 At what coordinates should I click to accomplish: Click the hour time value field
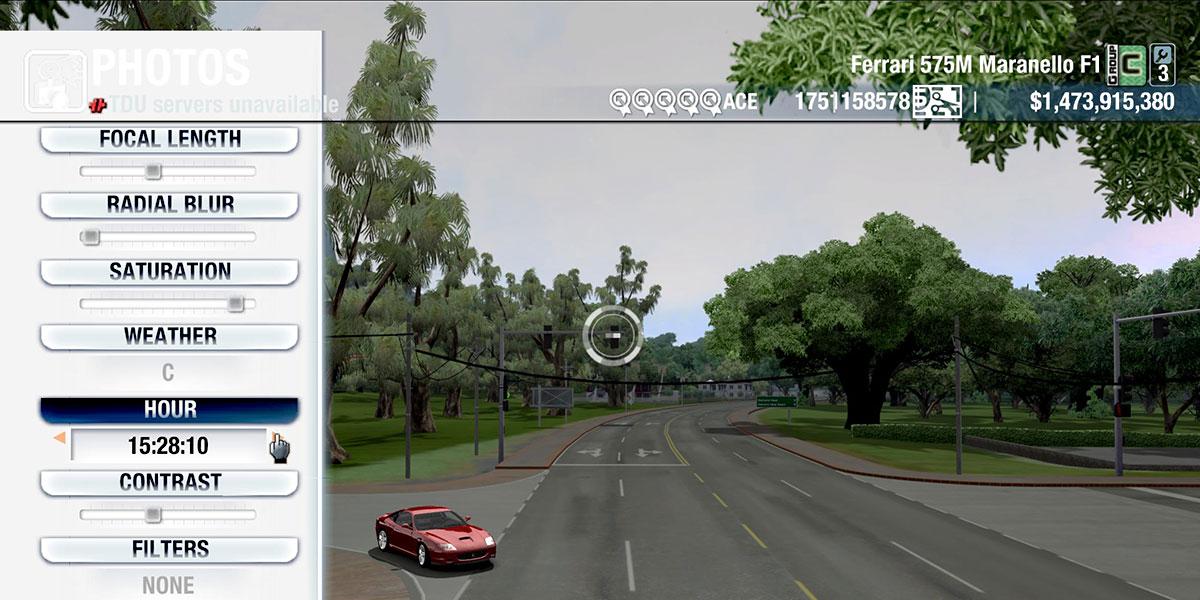pyautogui.click(x=168, y=446)
